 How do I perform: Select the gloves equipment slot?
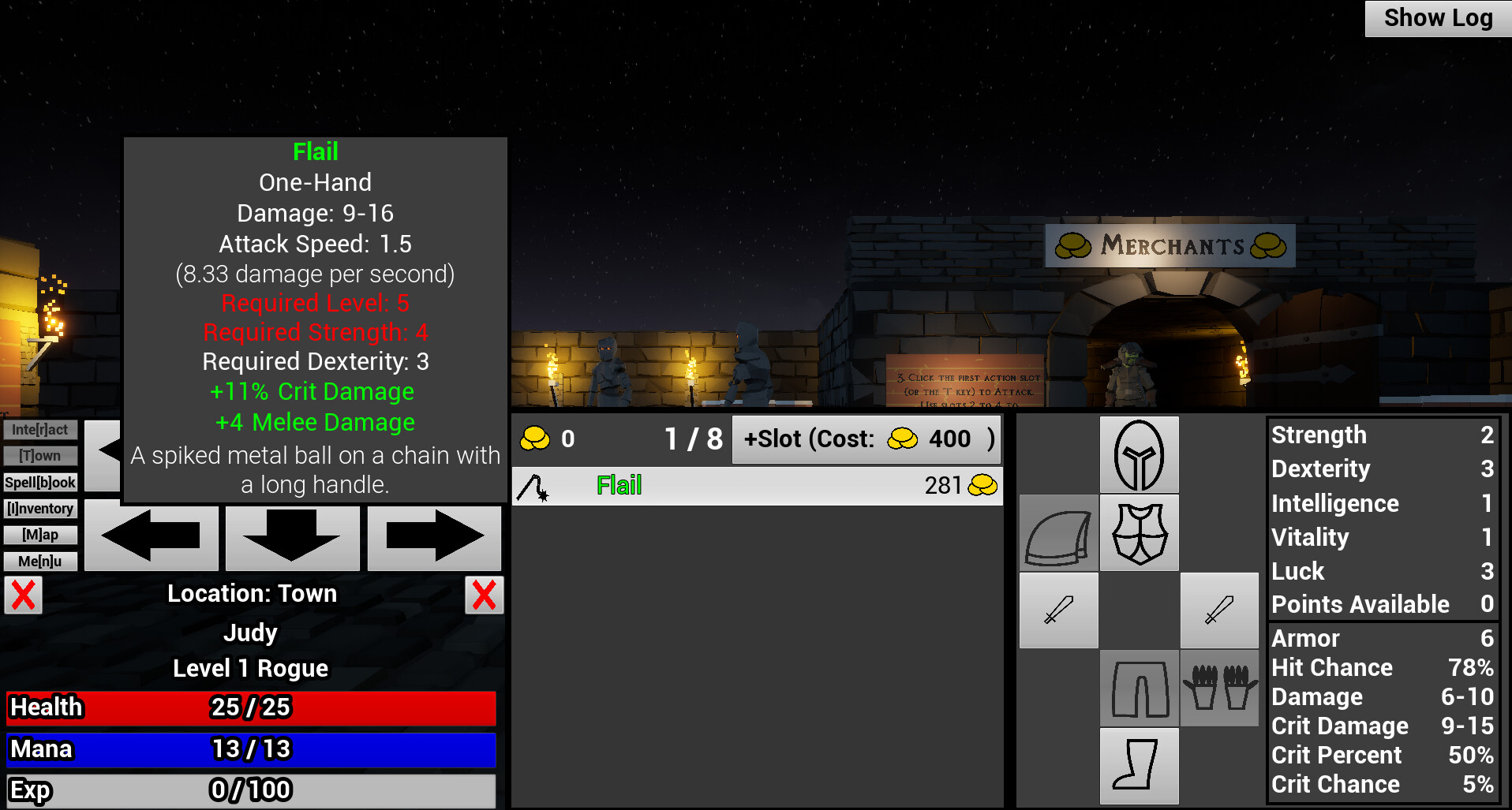(1219, 688)
